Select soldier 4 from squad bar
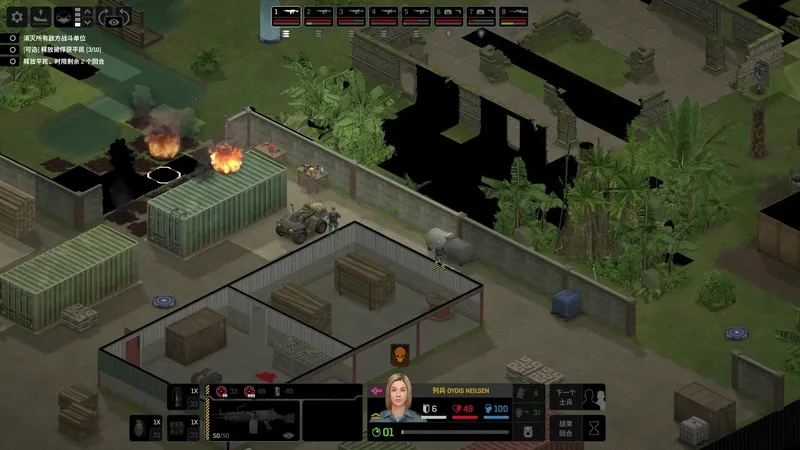Viewport: 800px width, 450px height. [x=384, y=15]
